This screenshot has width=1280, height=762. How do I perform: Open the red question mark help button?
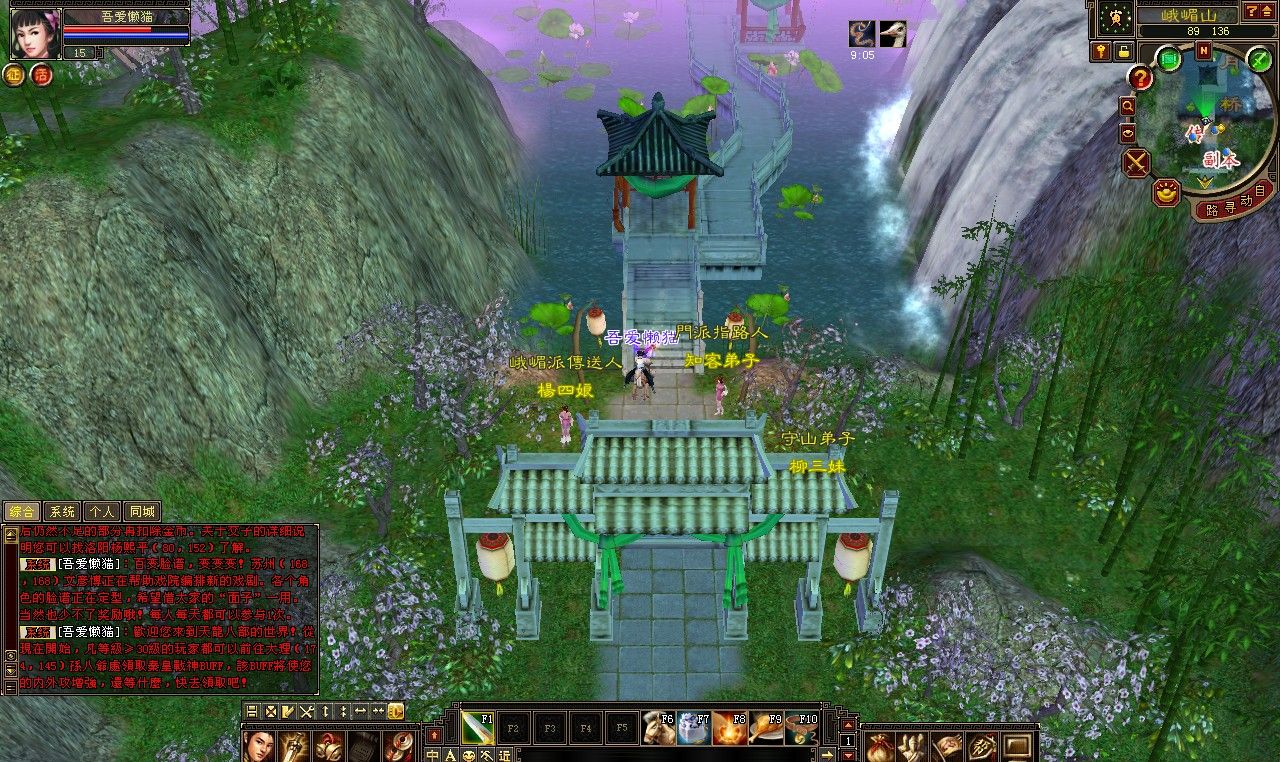pyautogui.click(x=1141, y=77)
